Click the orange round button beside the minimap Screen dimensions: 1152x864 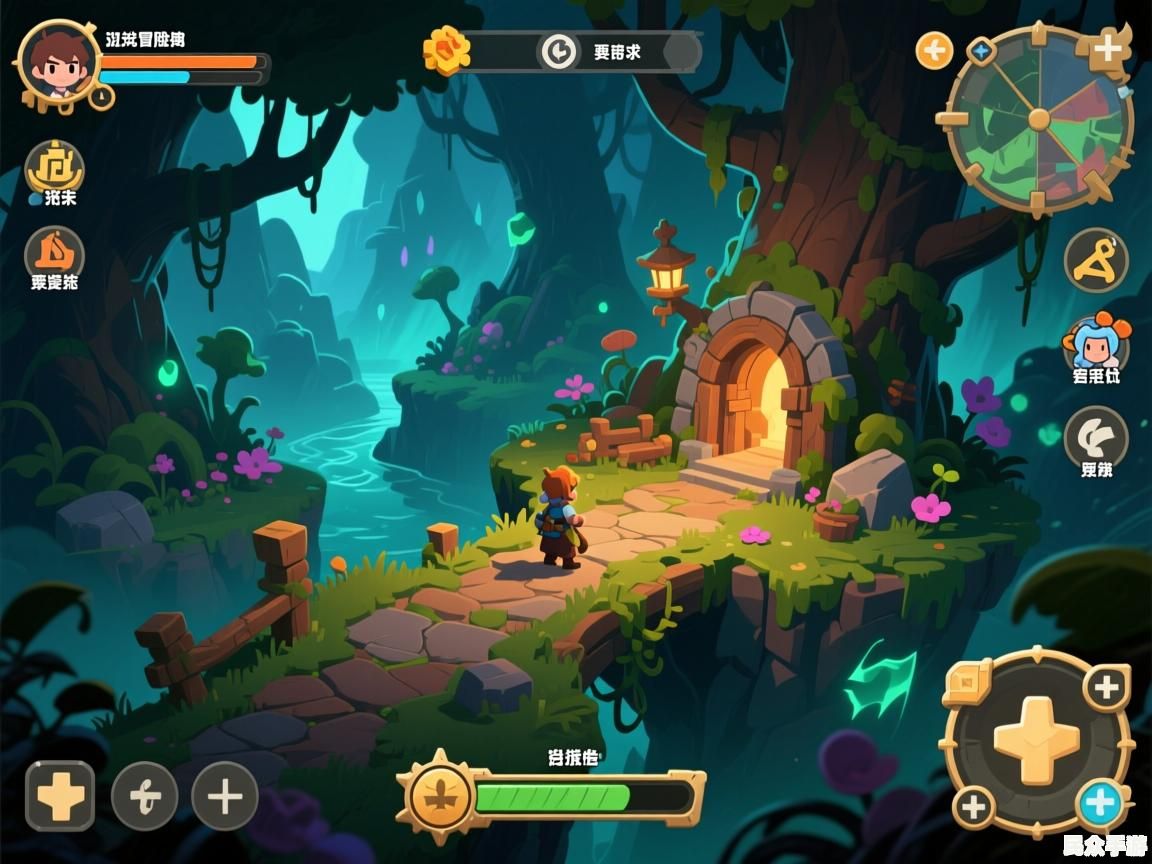coord(934,49)
